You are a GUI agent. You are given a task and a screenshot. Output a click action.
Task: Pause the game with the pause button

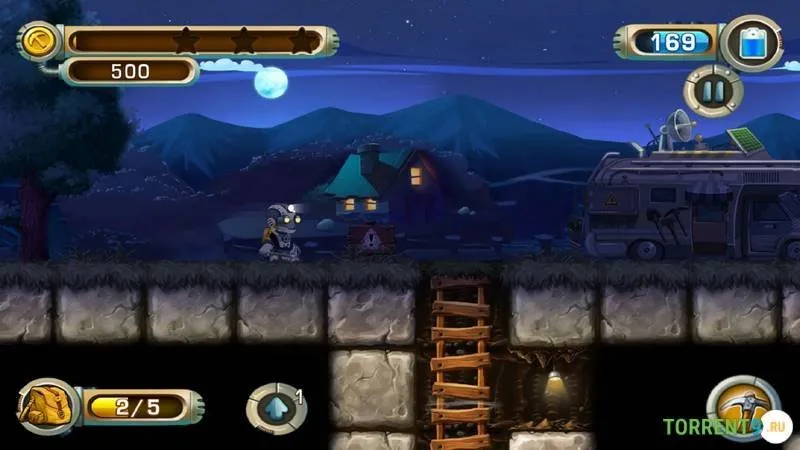point(713,93)
